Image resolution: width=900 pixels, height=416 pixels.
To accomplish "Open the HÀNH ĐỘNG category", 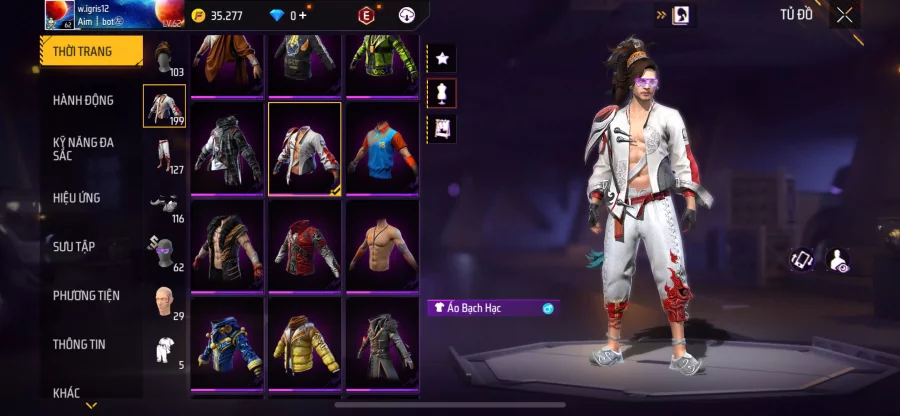I will coord(84,100).
